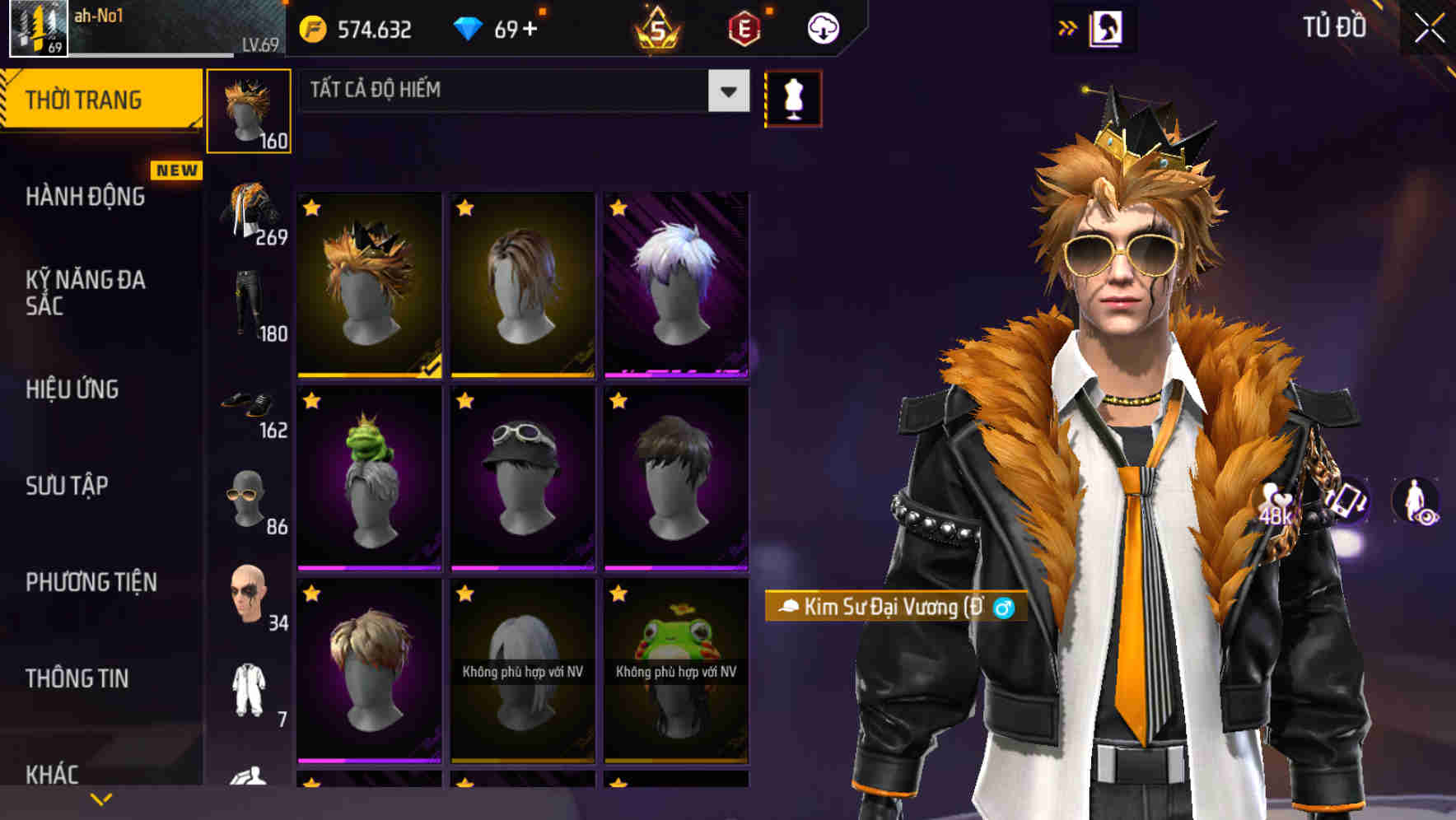Image resolution: width=1456 pixels, height=820 pixels.
Task: Click the diamond currency icon showing 69+
Action: click(469, 27)
